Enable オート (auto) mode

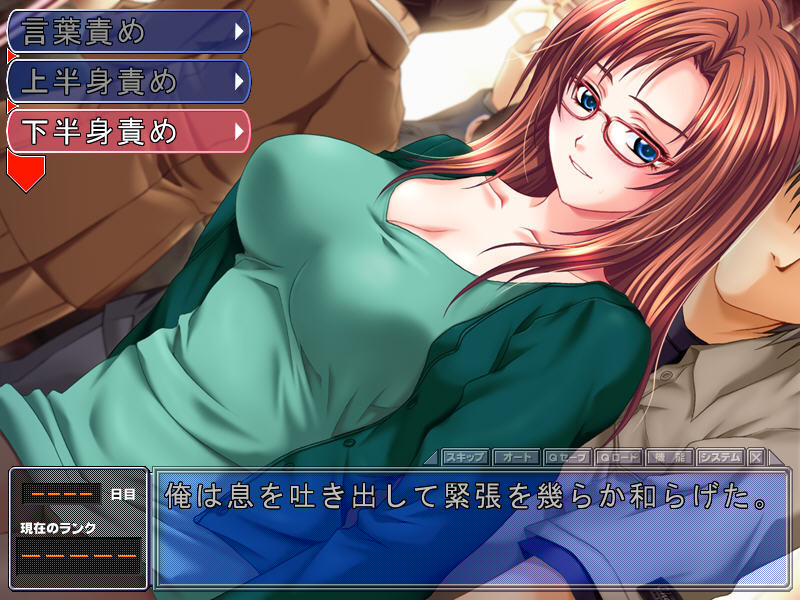[x=516, y=457]
